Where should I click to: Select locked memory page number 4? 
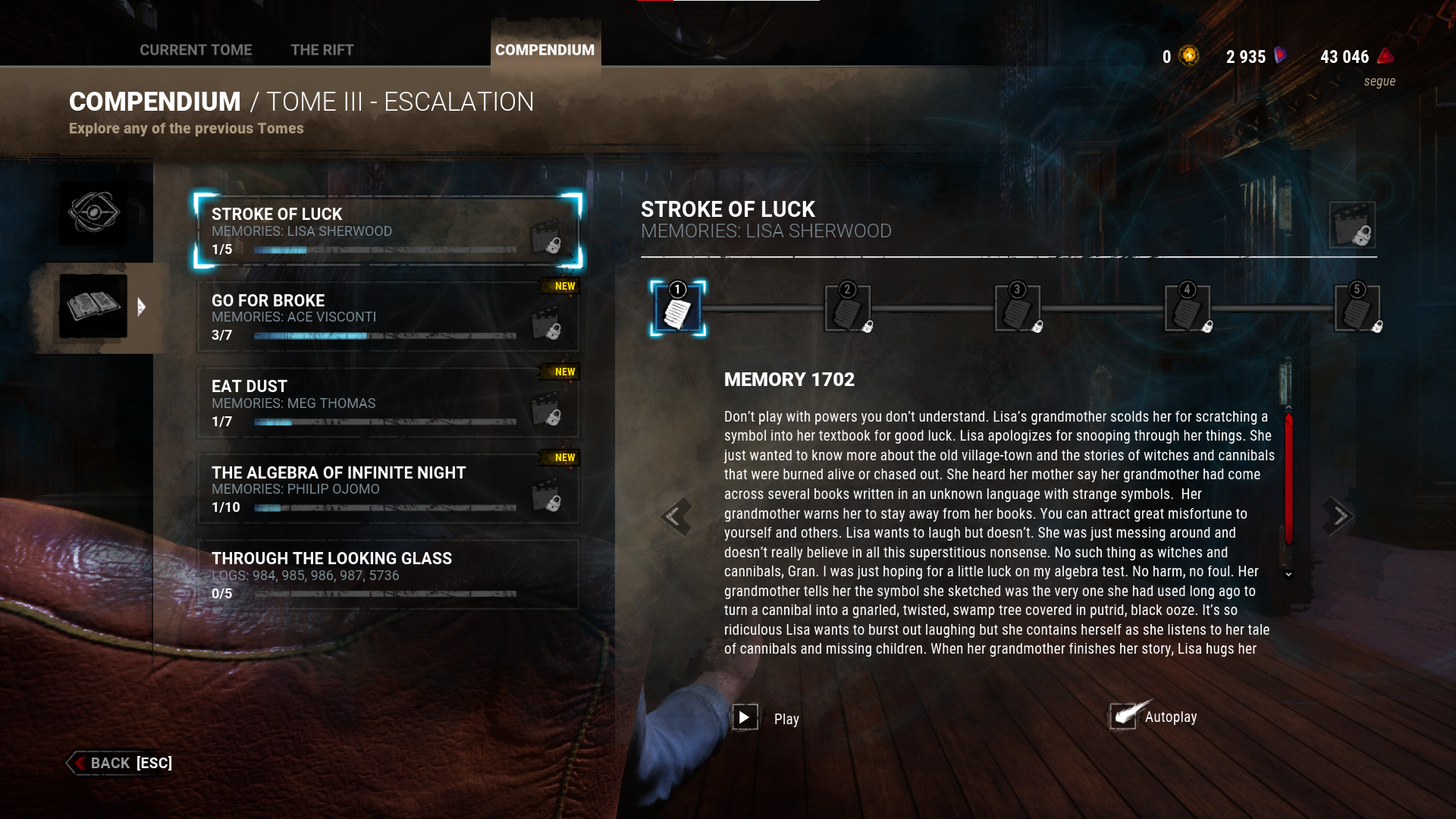tap(1187, 309)
